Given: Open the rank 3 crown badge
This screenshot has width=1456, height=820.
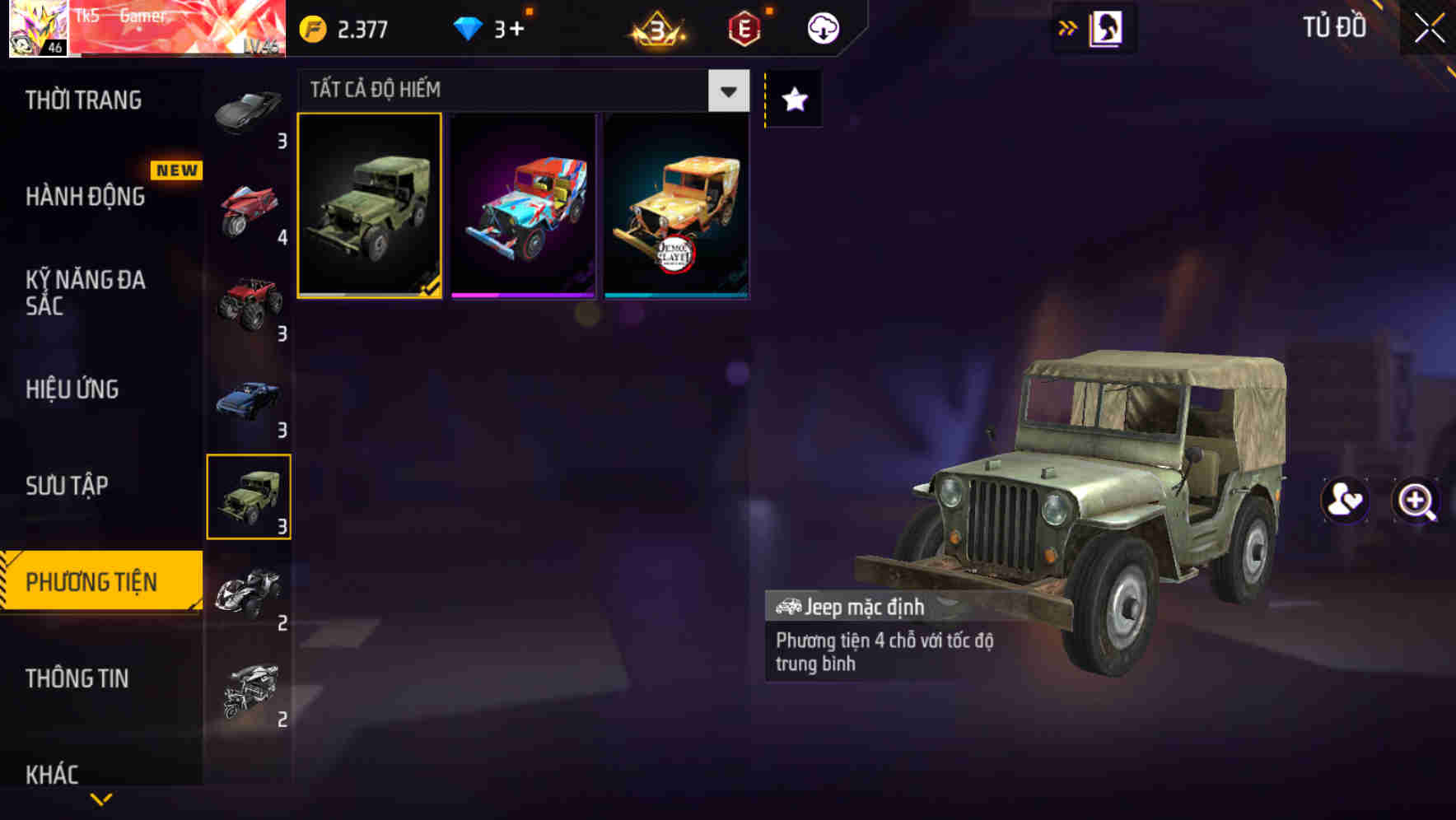Looking at the screenshot, I should pos(656,26).
